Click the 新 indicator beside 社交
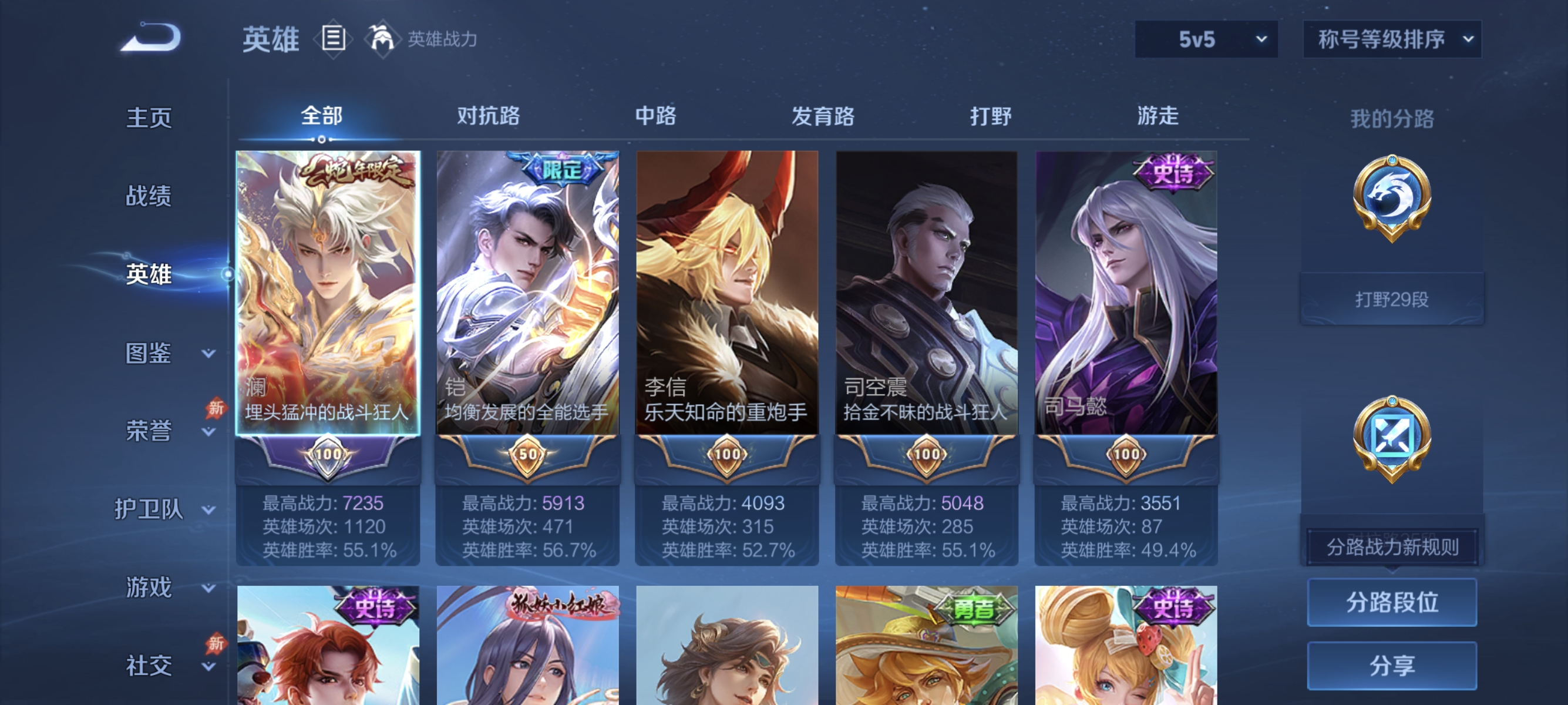The image size is (1568, 705). point(216,643)
